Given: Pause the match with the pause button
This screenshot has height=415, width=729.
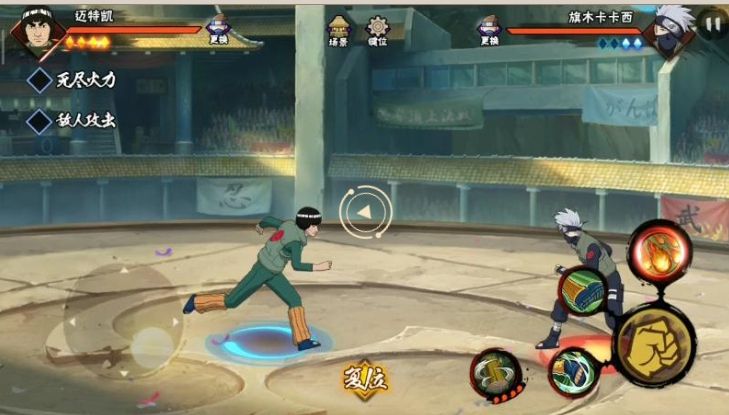Looking at the screenshot, I should (x=711, y=23).
